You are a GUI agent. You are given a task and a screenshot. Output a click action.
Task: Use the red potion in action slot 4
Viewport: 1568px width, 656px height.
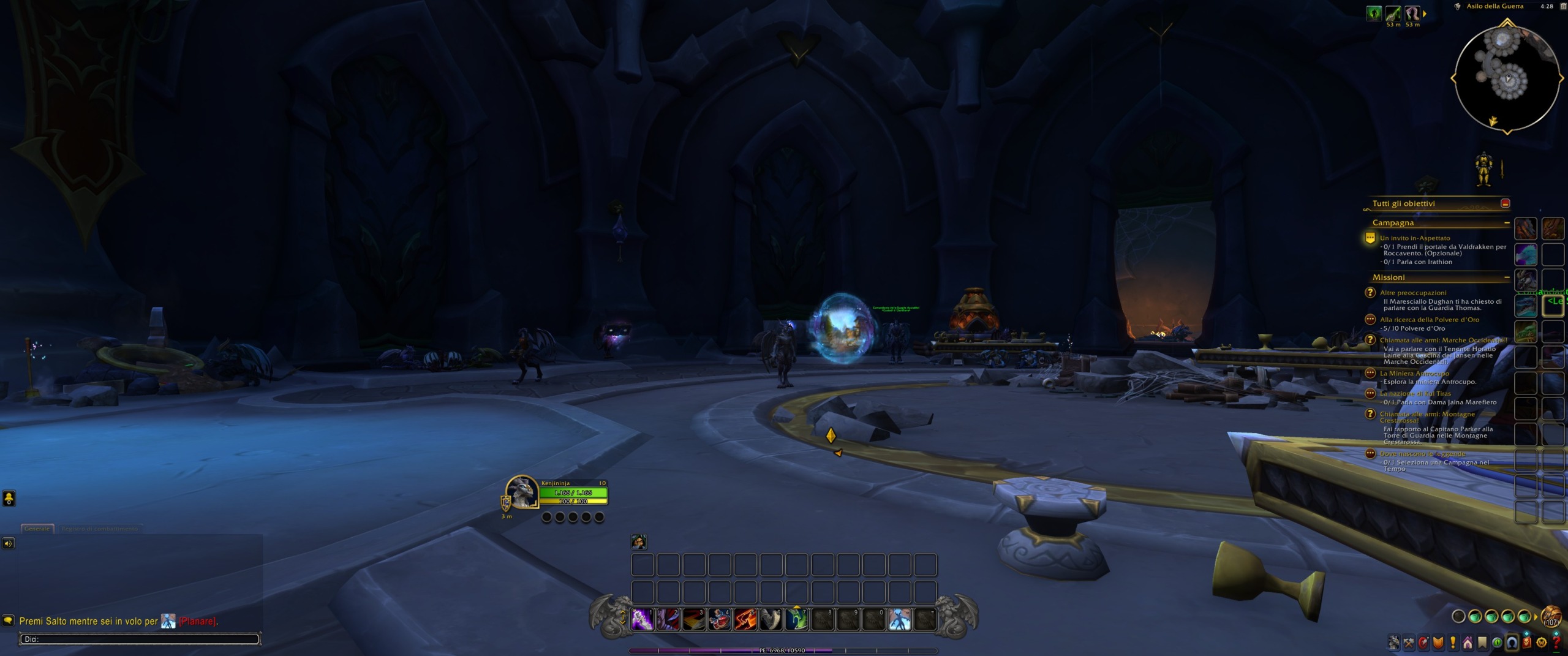tap(720, 619)
